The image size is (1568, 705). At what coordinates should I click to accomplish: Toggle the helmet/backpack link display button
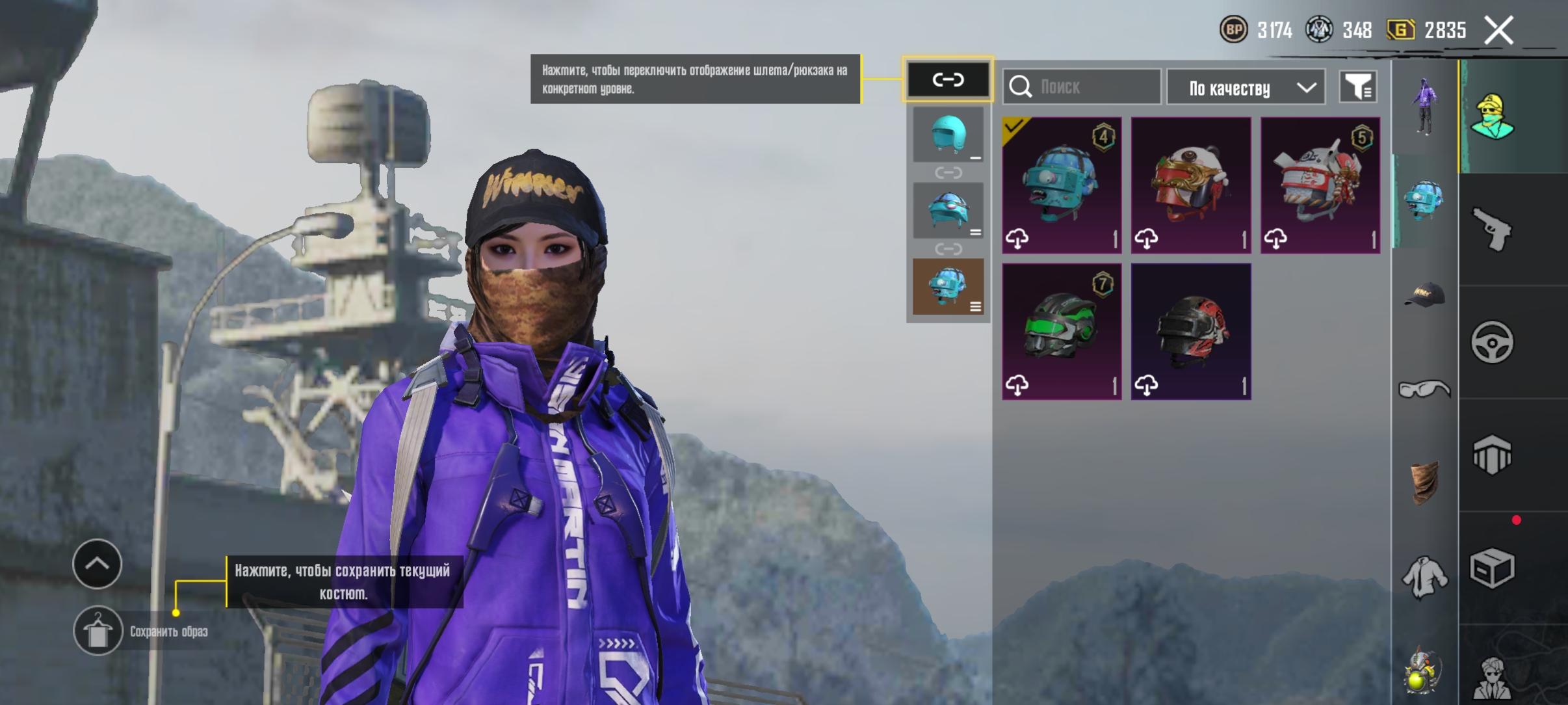[x=948, y=80]
